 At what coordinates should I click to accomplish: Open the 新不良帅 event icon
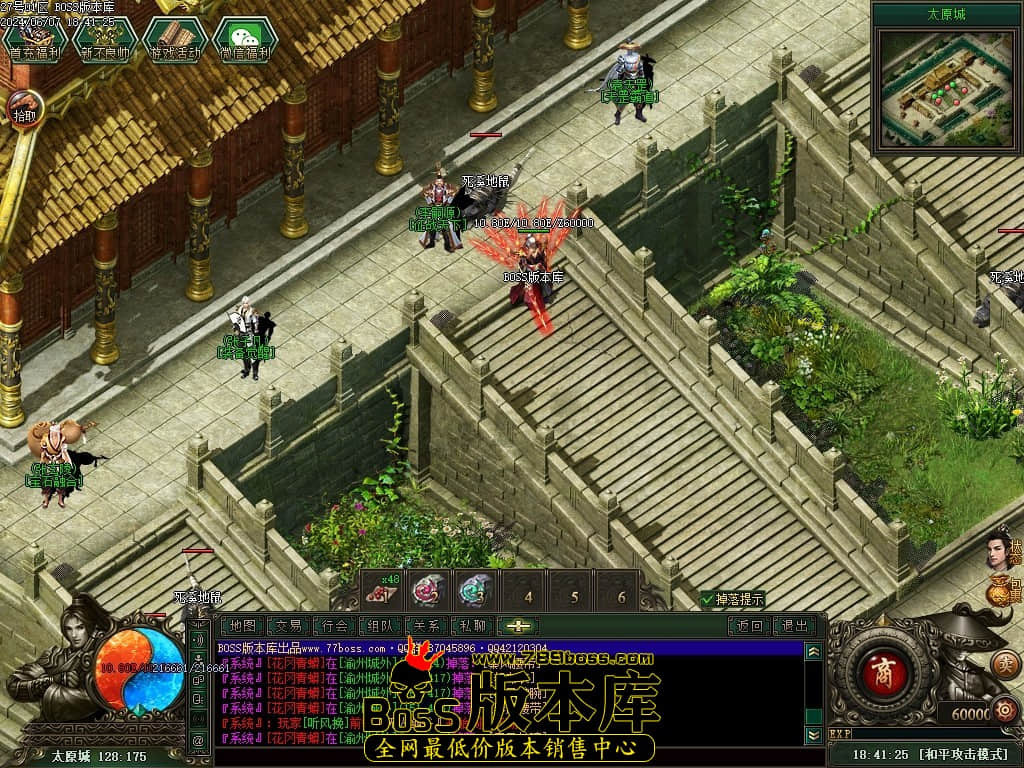[105, 38]
